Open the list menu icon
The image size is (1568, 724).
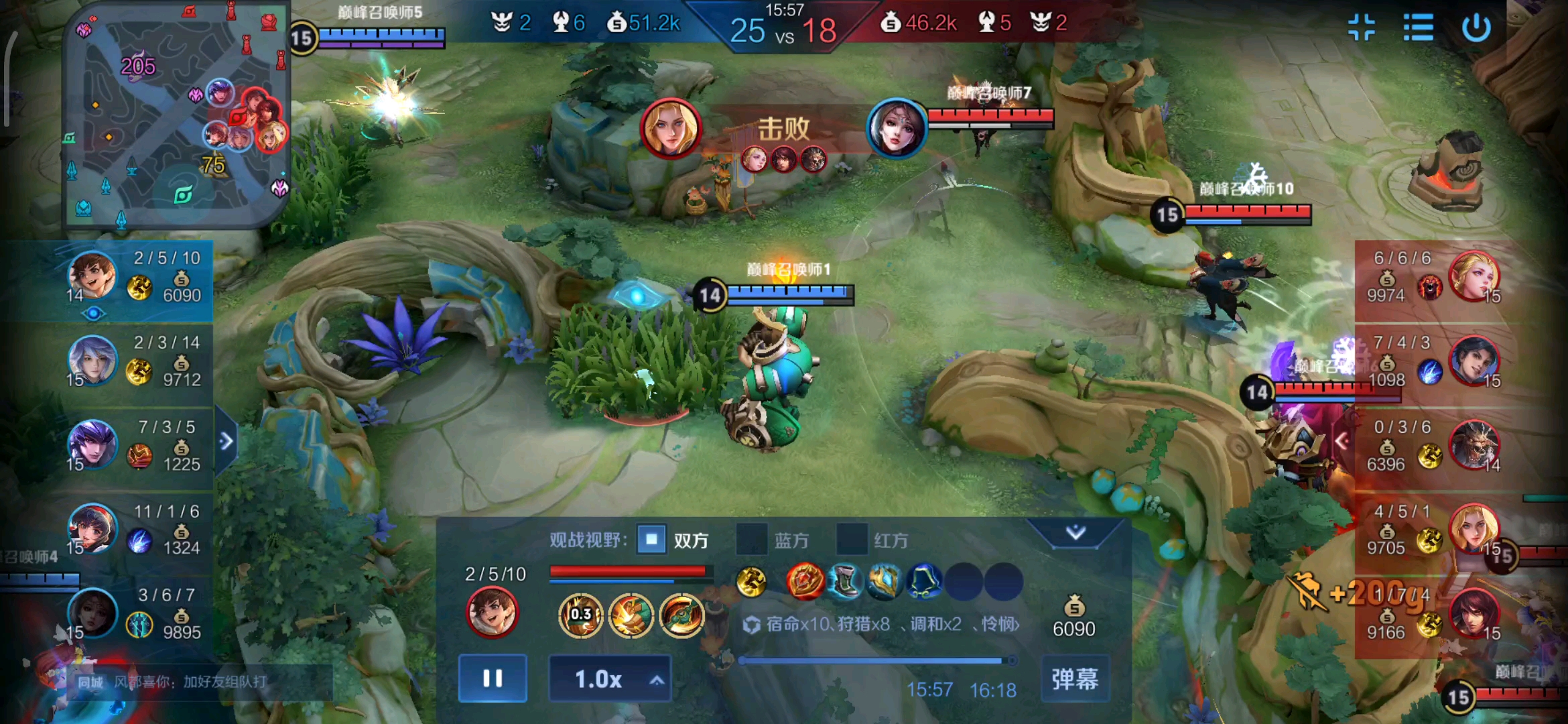[1419, 28]
